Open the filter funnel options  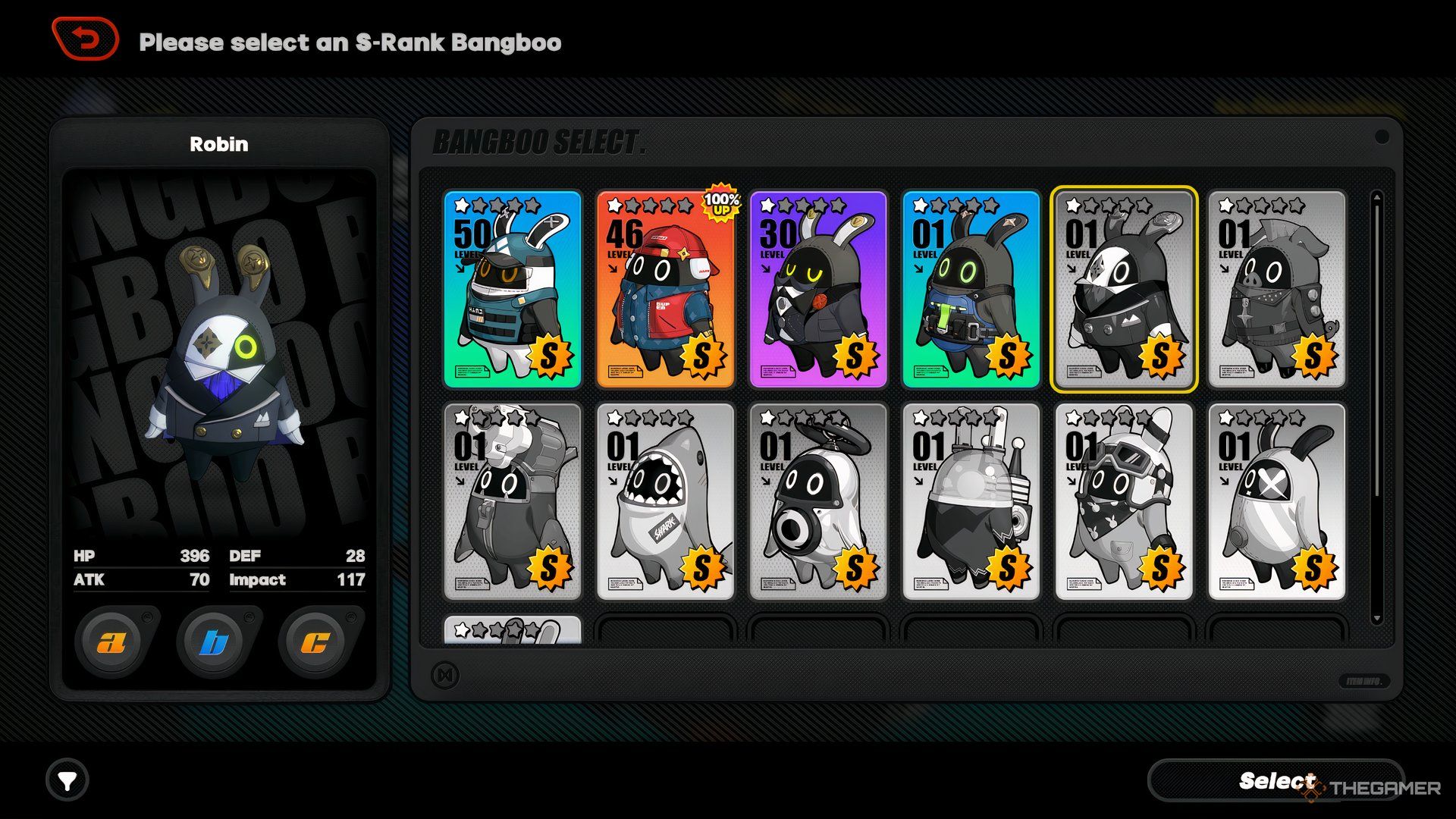click(67, 780)
